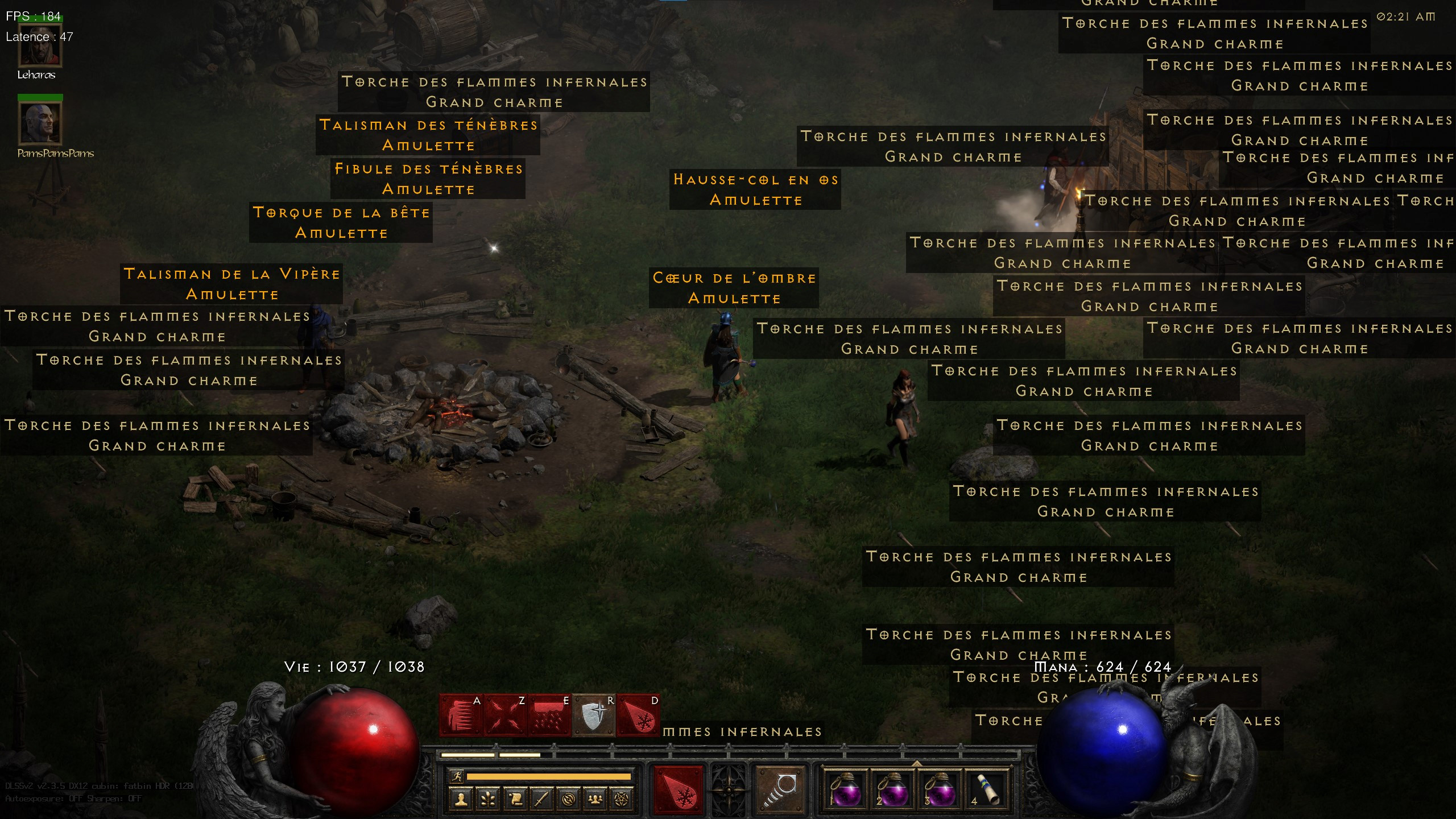
Task: Activate the spiked figure skill on hotkey A
Action: [461, 715]
